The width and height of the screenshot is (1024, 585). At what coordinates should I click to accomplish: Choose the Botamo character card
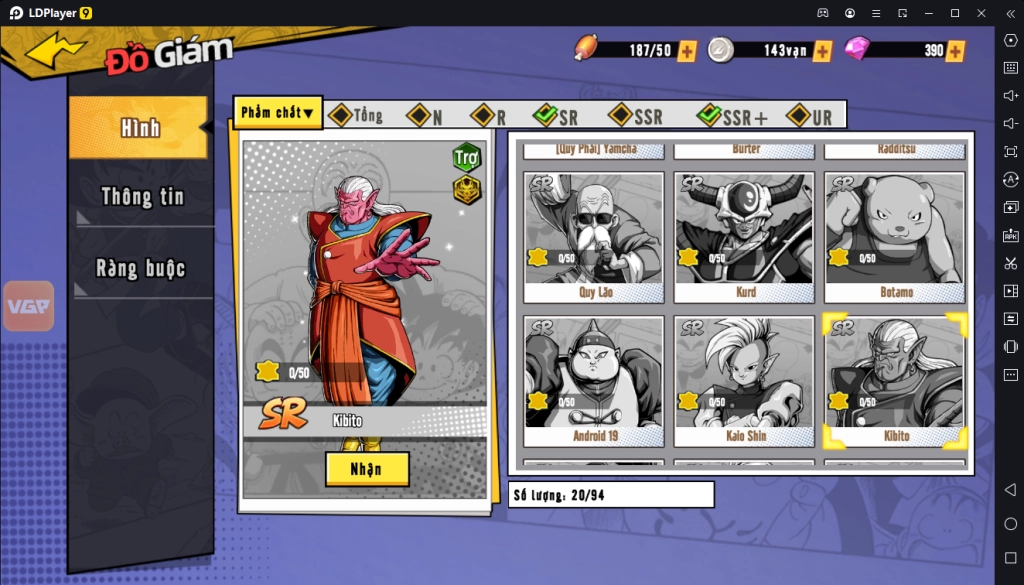pyautogui.click(x=895, y=237)
